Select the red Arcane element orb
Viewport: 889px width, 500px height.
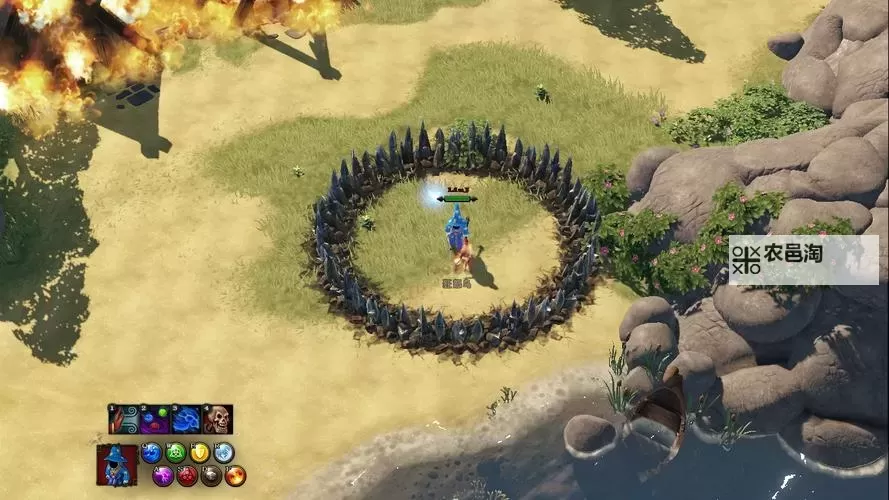187,476
